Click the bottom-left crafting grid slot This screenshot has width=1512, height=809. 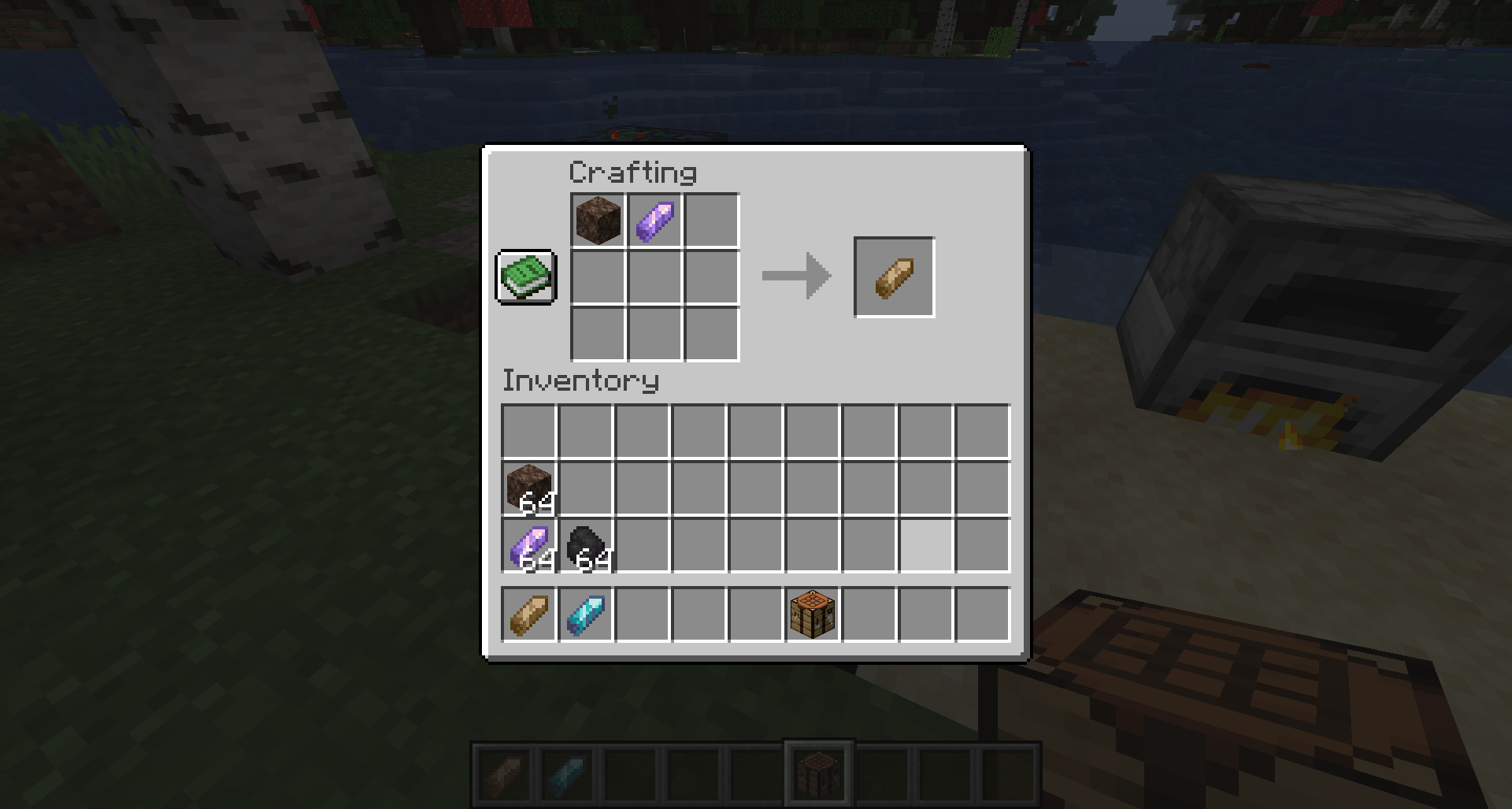click(x=597, y=334)
